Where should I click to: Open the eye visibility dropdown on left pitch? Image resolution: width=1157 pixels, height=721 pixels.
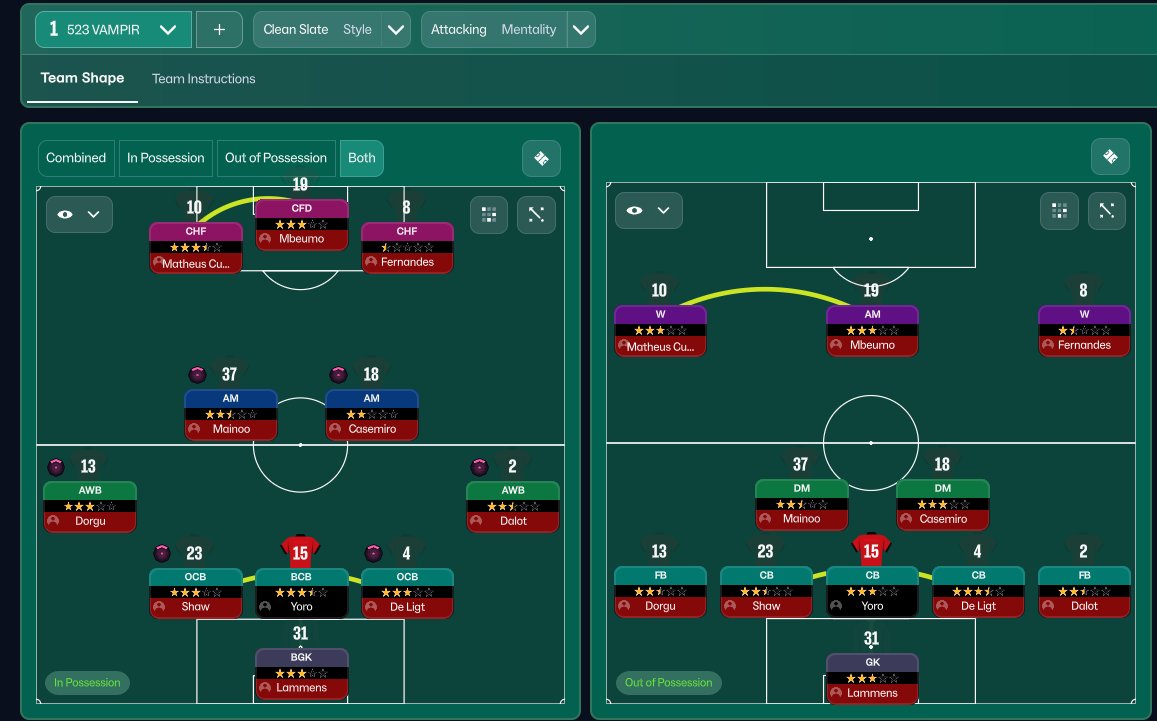(x=79, y=214)
